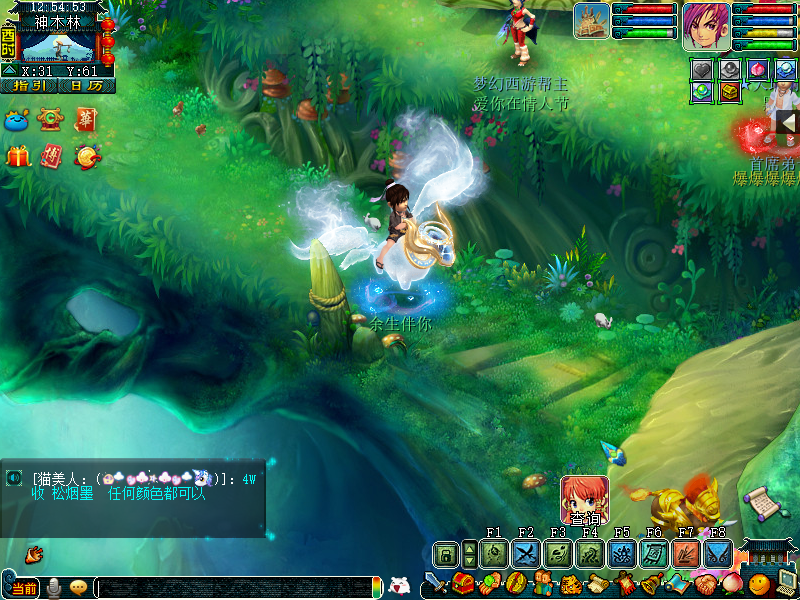Select the pink peach buff icon
The width and height of the screenshot is (800, 600).
(759, 69)
